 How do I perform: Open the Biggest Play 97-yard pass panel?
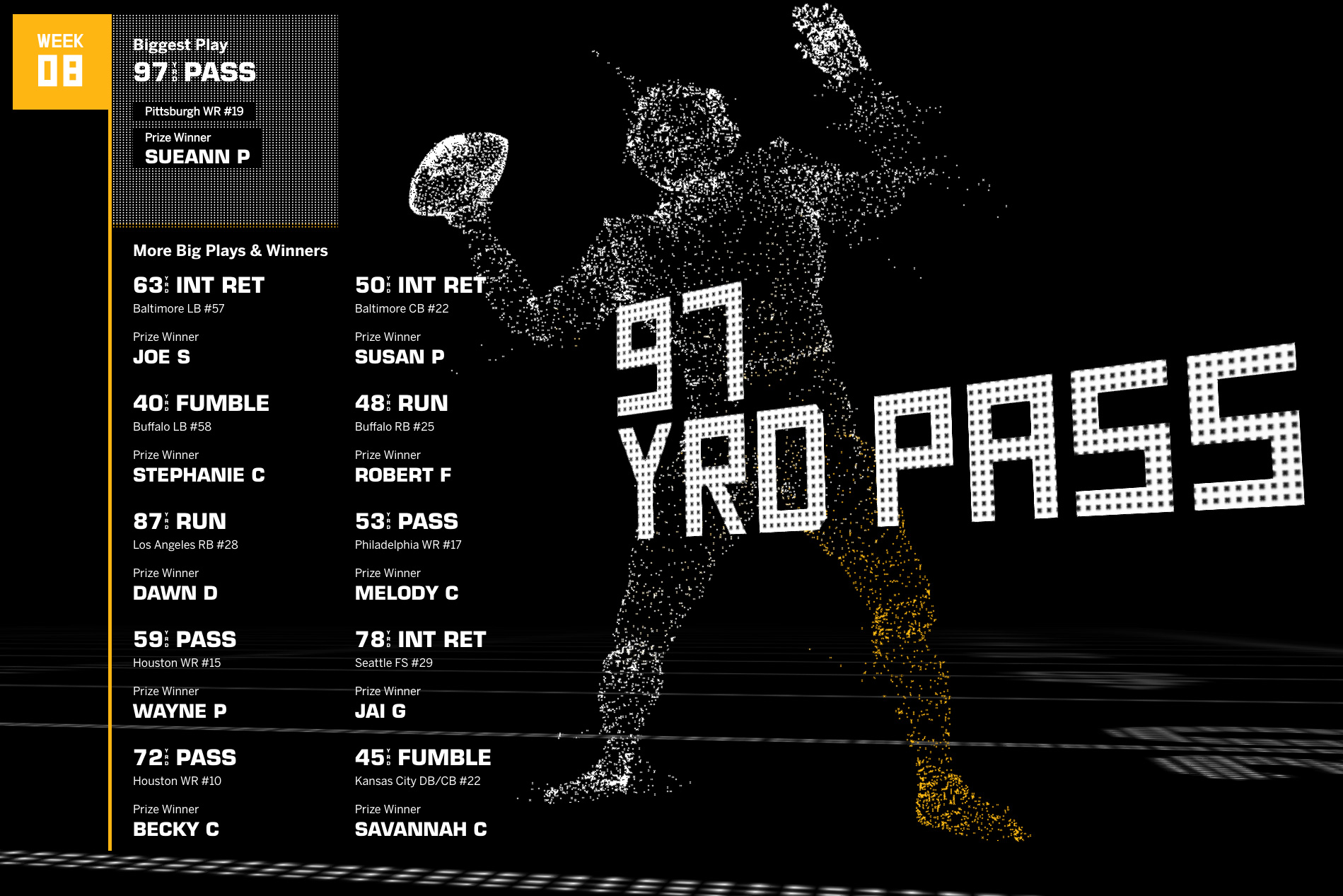pyautogui.click(x=225, y=120)
